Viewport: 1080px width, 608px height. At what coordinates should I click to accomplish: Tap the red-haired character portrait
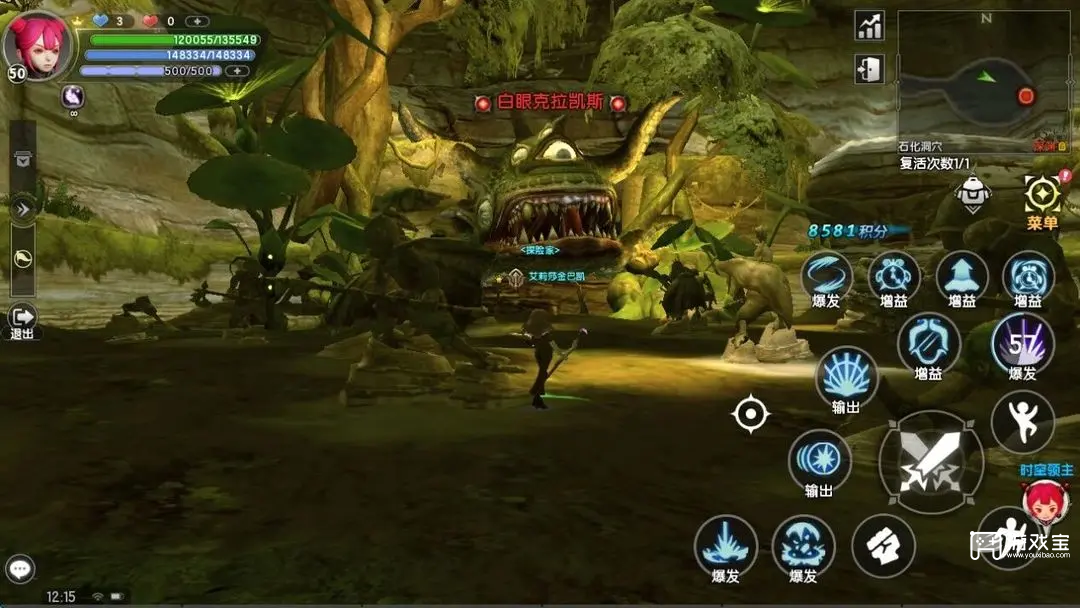click(x=38, y=45)
